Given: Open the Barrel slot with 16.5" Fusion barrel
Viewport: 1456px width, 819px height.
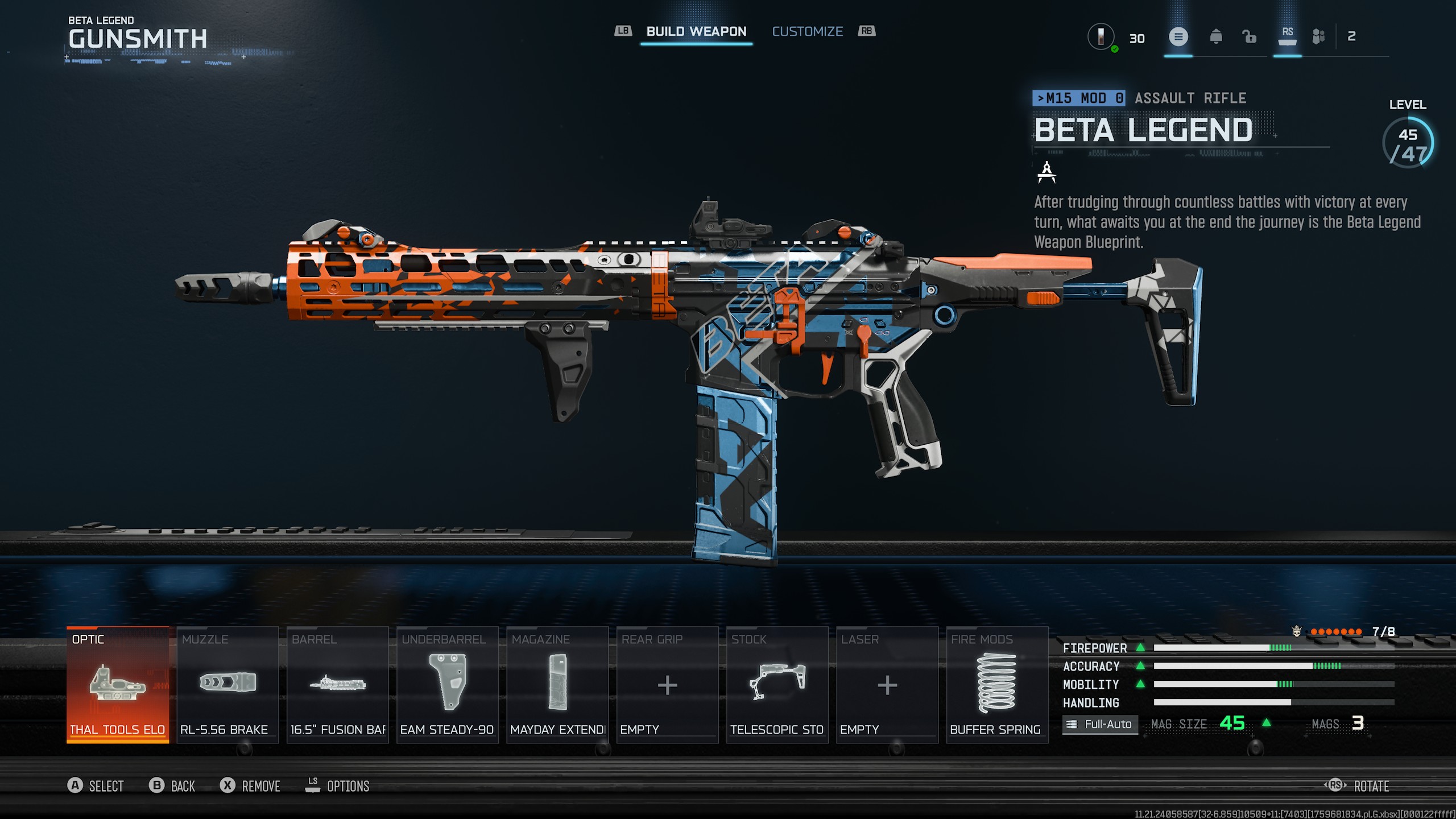Looking at the screenshot, I should click(338, 685).
